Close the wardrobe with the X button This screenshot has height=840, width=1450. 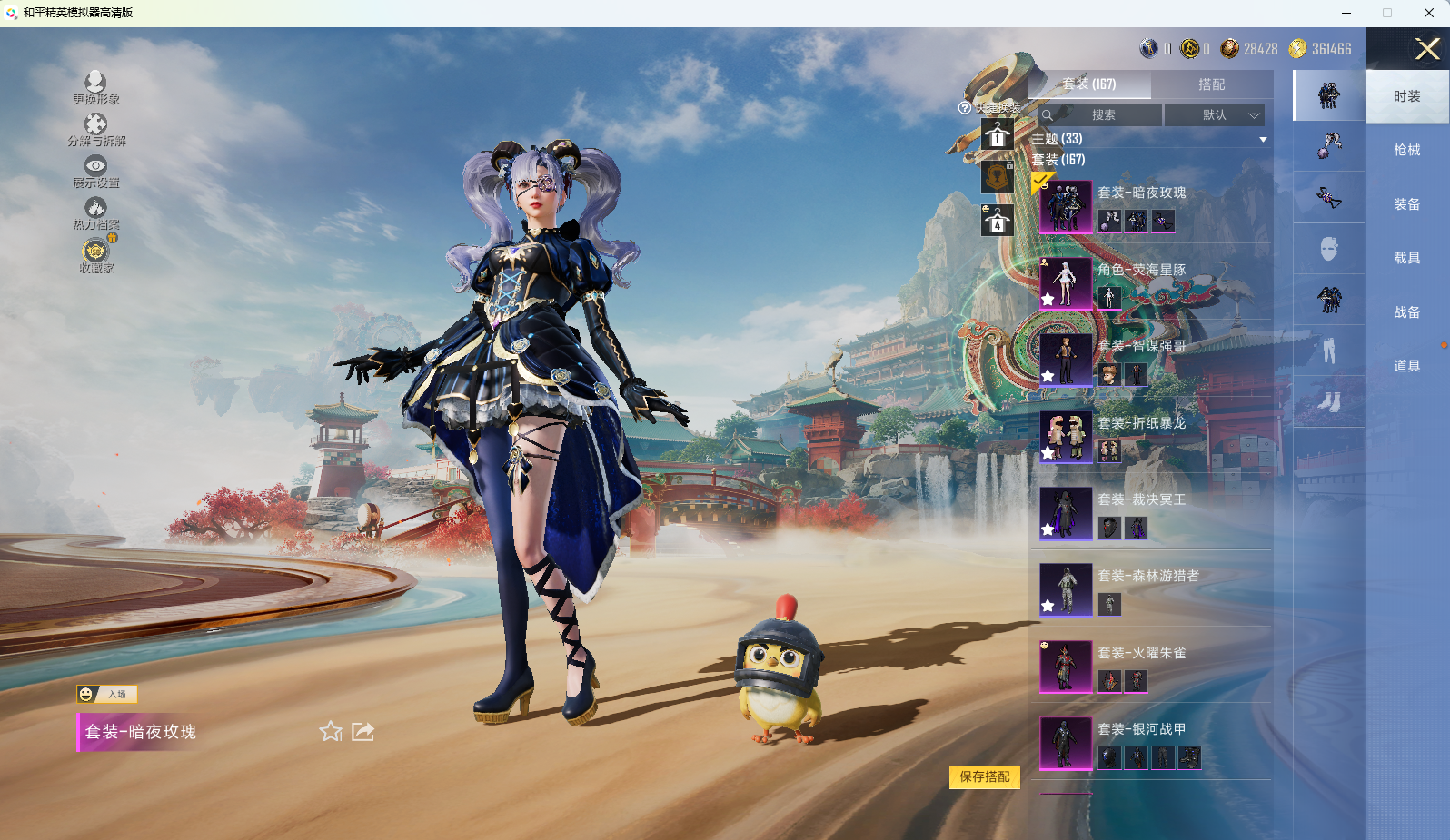pos(1426,49)
